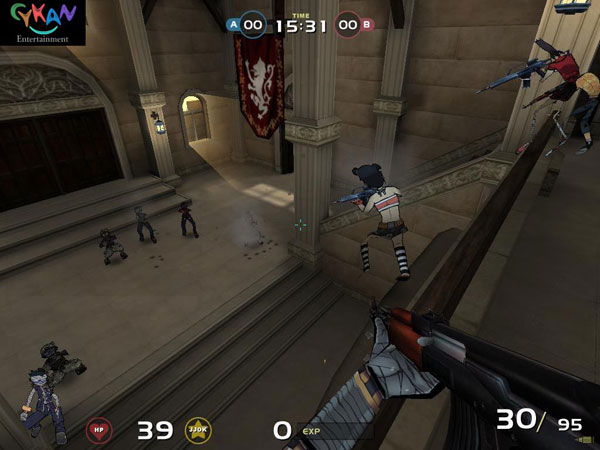Click the EXP bar label
This screenshot has height=450, width=600.
(311, 431)
